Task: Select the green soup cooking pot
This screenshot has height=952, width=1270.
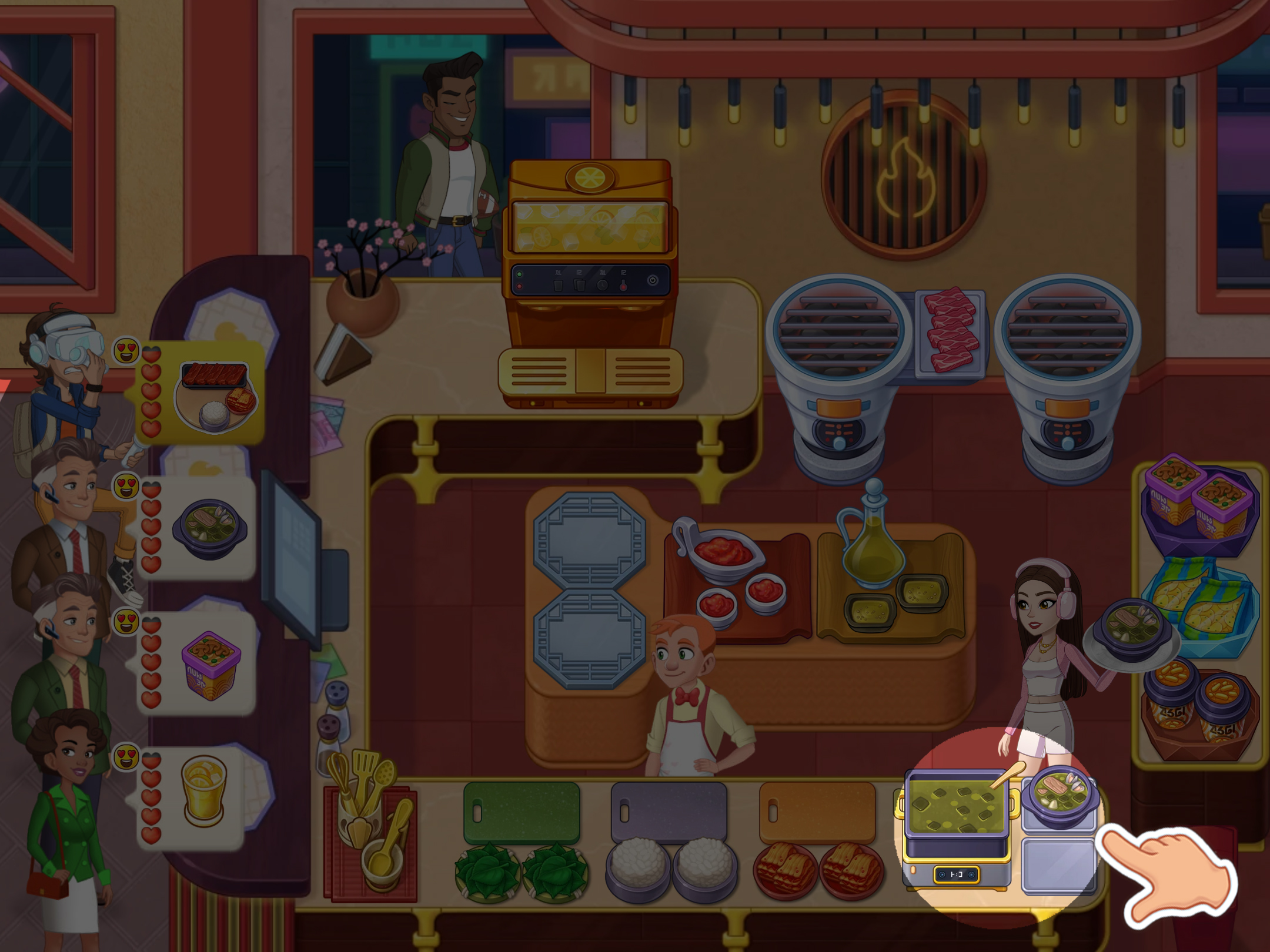Action: (x=955, y=804)
